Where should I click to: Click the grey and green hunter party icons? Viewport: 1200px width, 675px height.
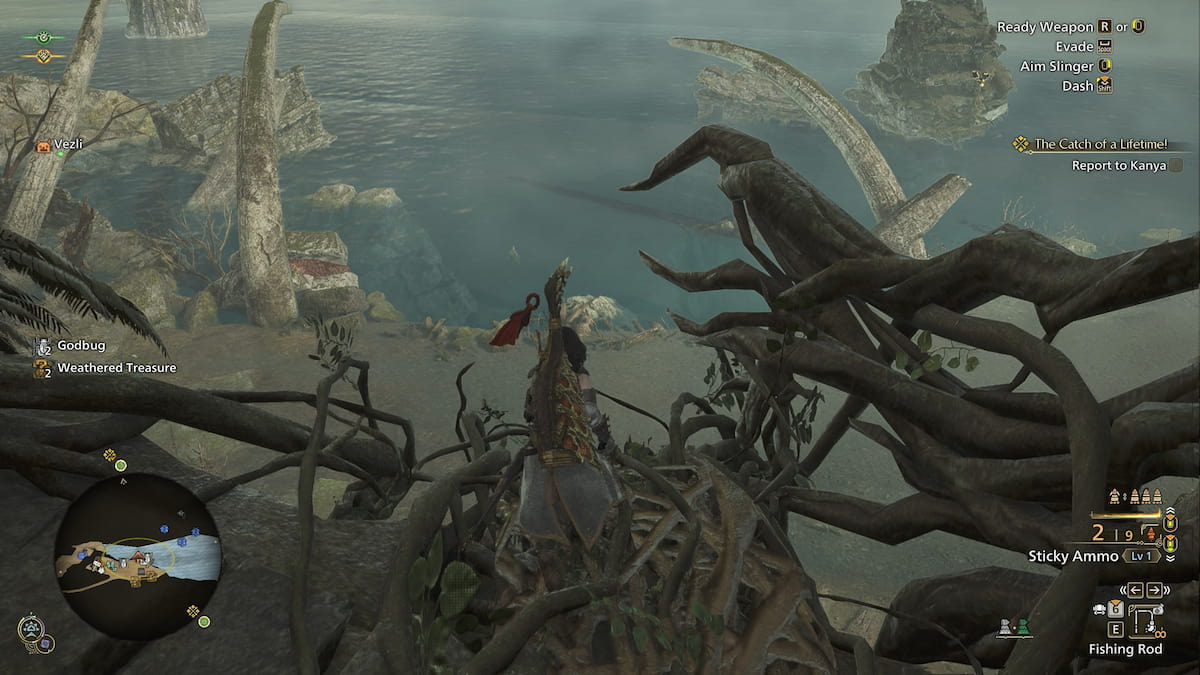[x=1014, y=628]
